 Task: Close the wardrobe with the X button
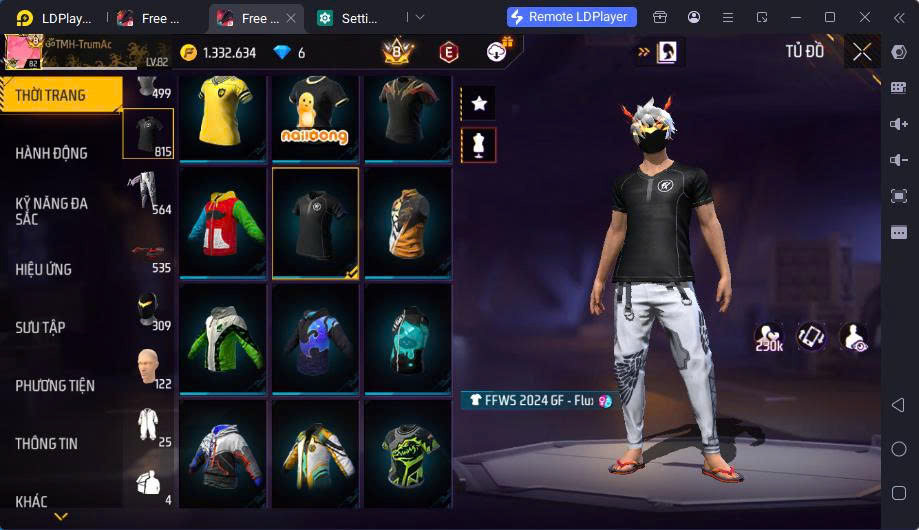pyautogui.click(x=862, y=51)
